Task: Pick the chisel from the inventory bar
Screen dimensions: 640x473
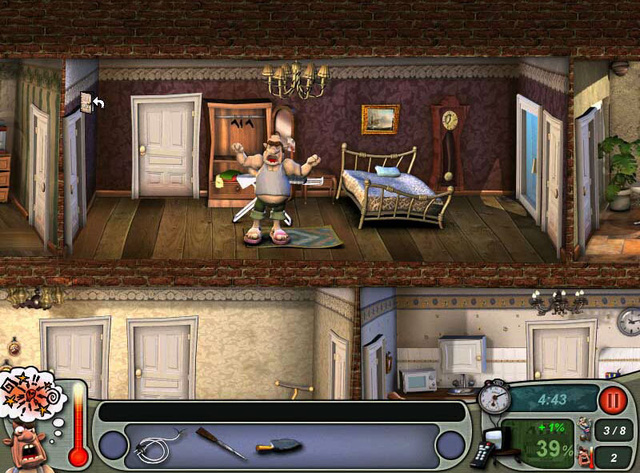Action: pos(220,442)
